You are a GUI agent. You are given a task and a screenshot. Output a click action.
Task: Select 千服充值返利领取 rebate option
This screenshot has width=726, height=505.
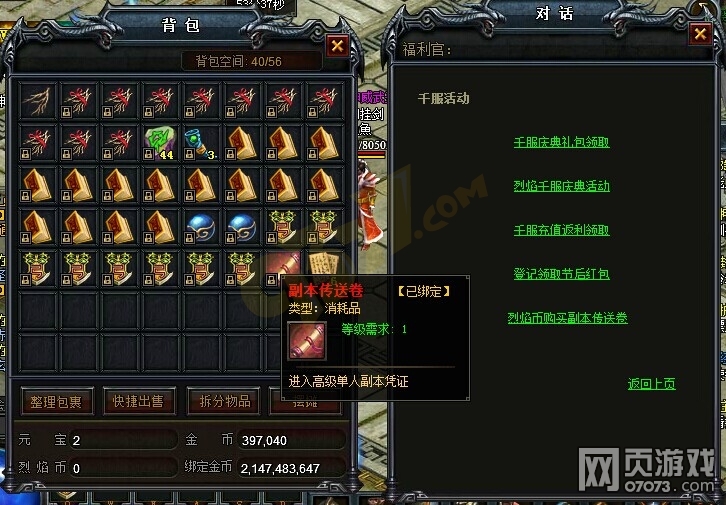tap(561, 230)
